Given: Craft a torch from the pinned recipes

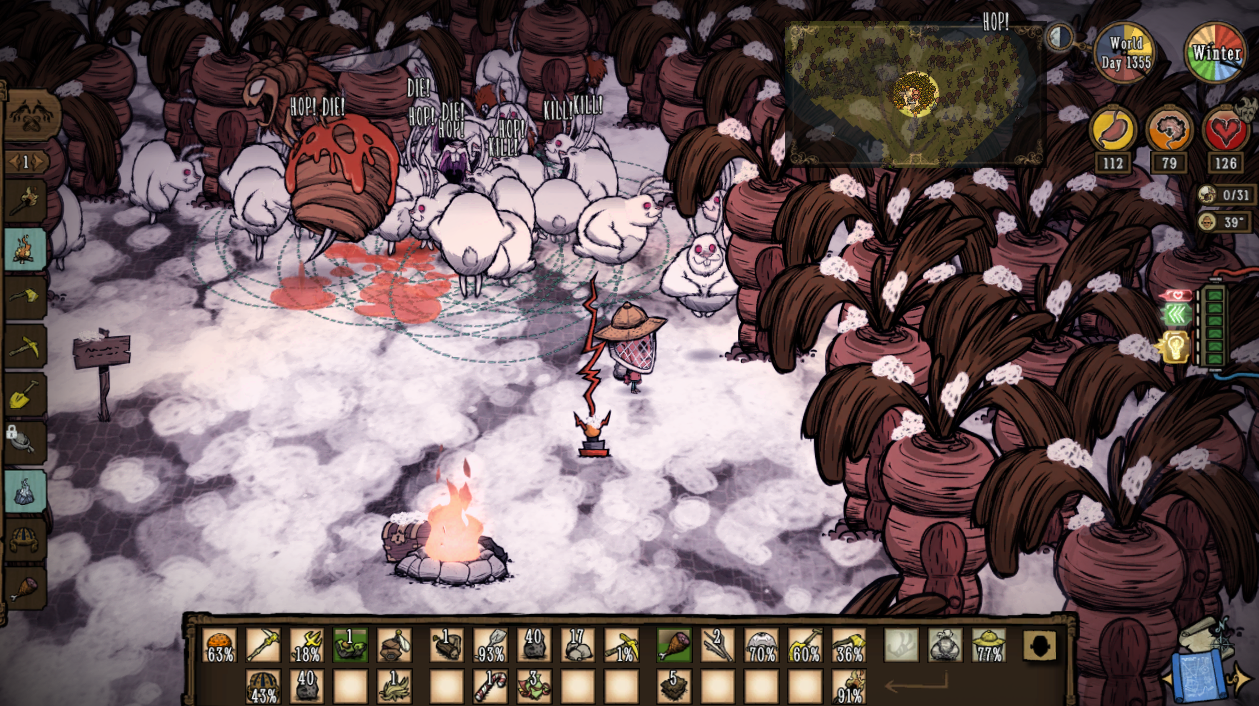Looking at the screenshot, I should [x=26, y=201].
